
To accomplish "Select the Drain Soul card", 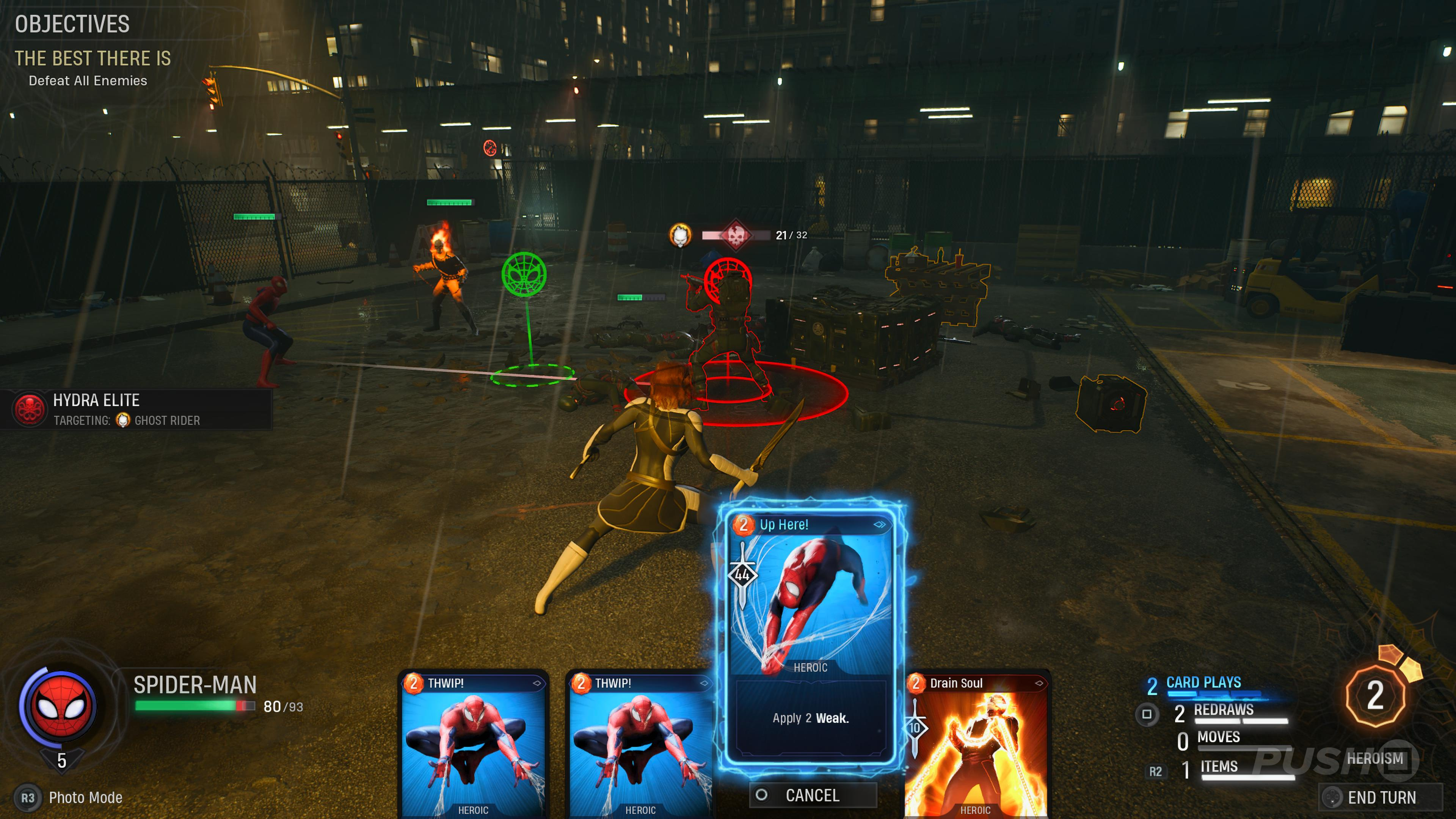I will (x=976, y=746).
